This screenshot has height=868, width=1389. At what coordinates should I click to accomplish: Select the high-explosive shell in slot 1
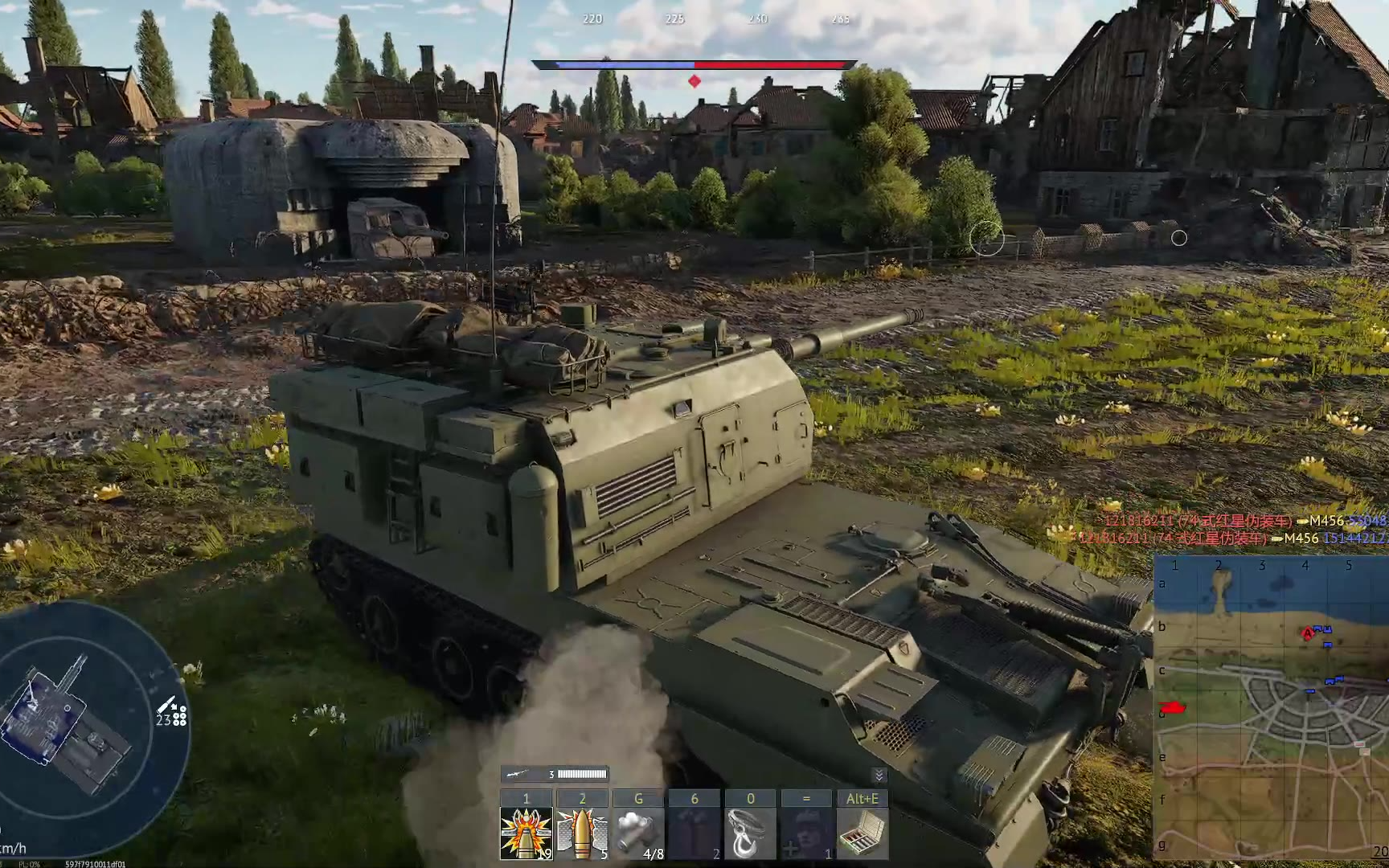pyautogui.click(x=527, y=833)
